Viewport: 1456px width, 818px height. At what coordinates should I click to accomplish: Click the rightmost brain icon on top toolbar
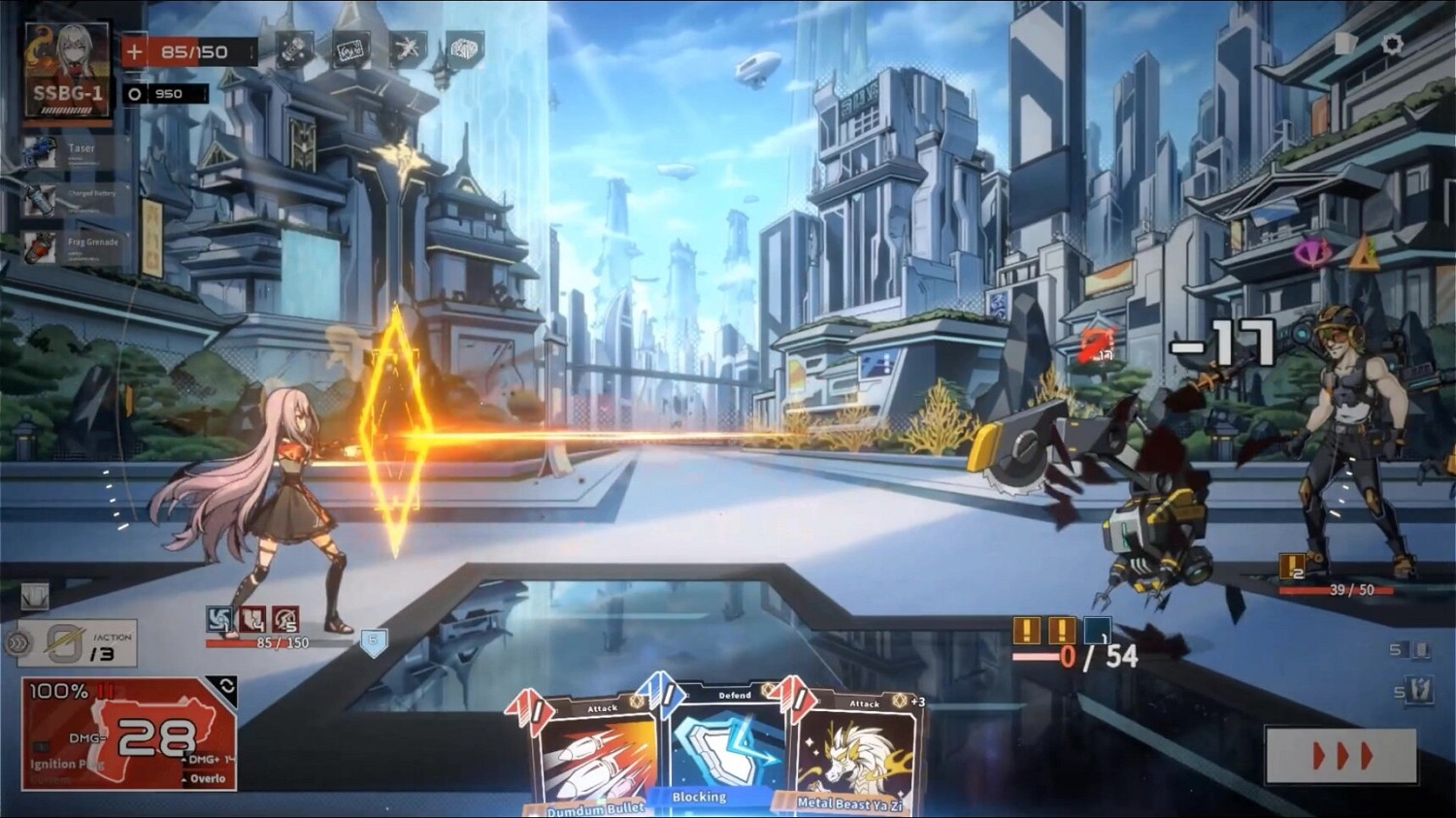point(465,48)
